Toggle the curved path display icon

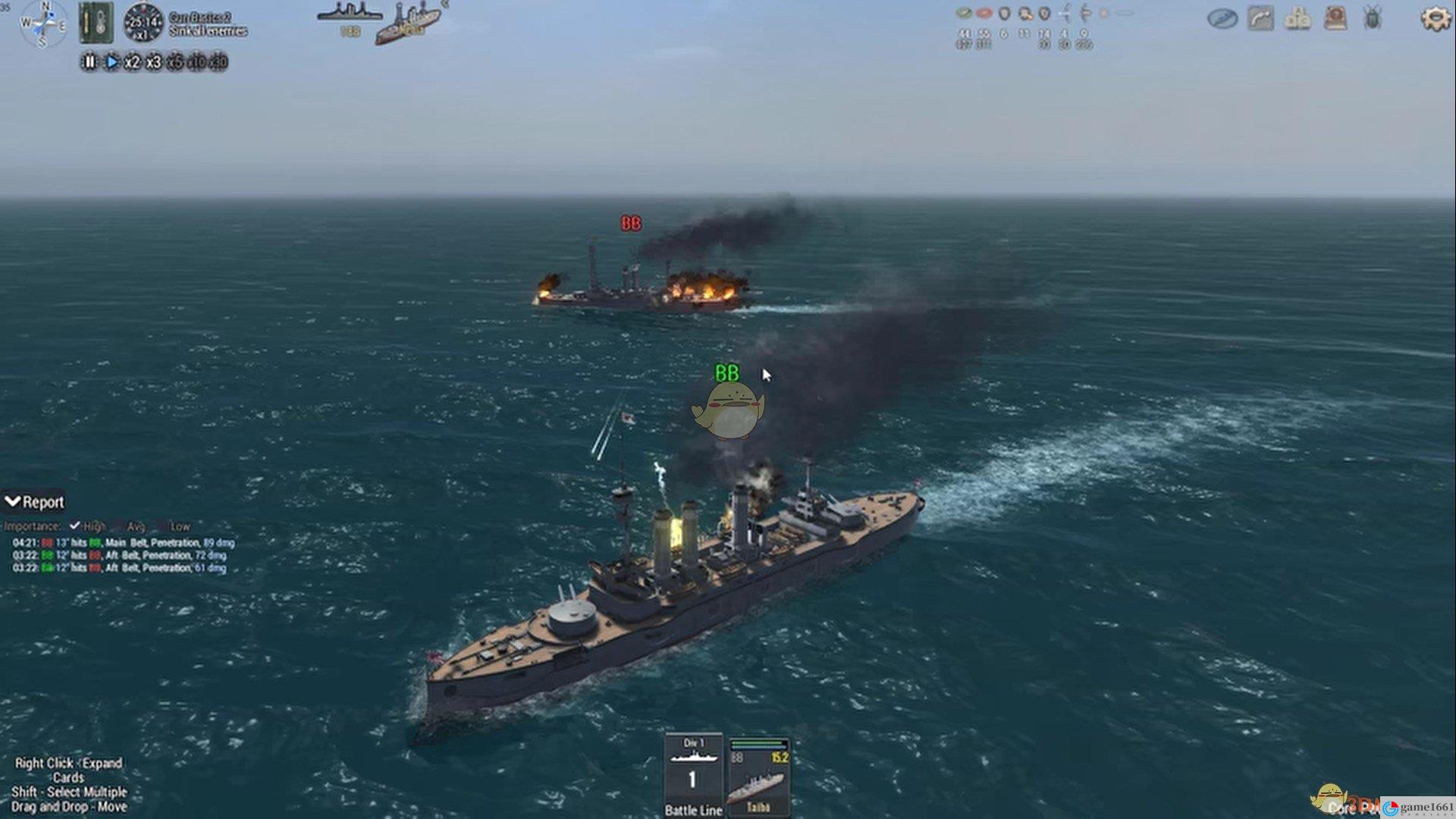[1260, 18]
